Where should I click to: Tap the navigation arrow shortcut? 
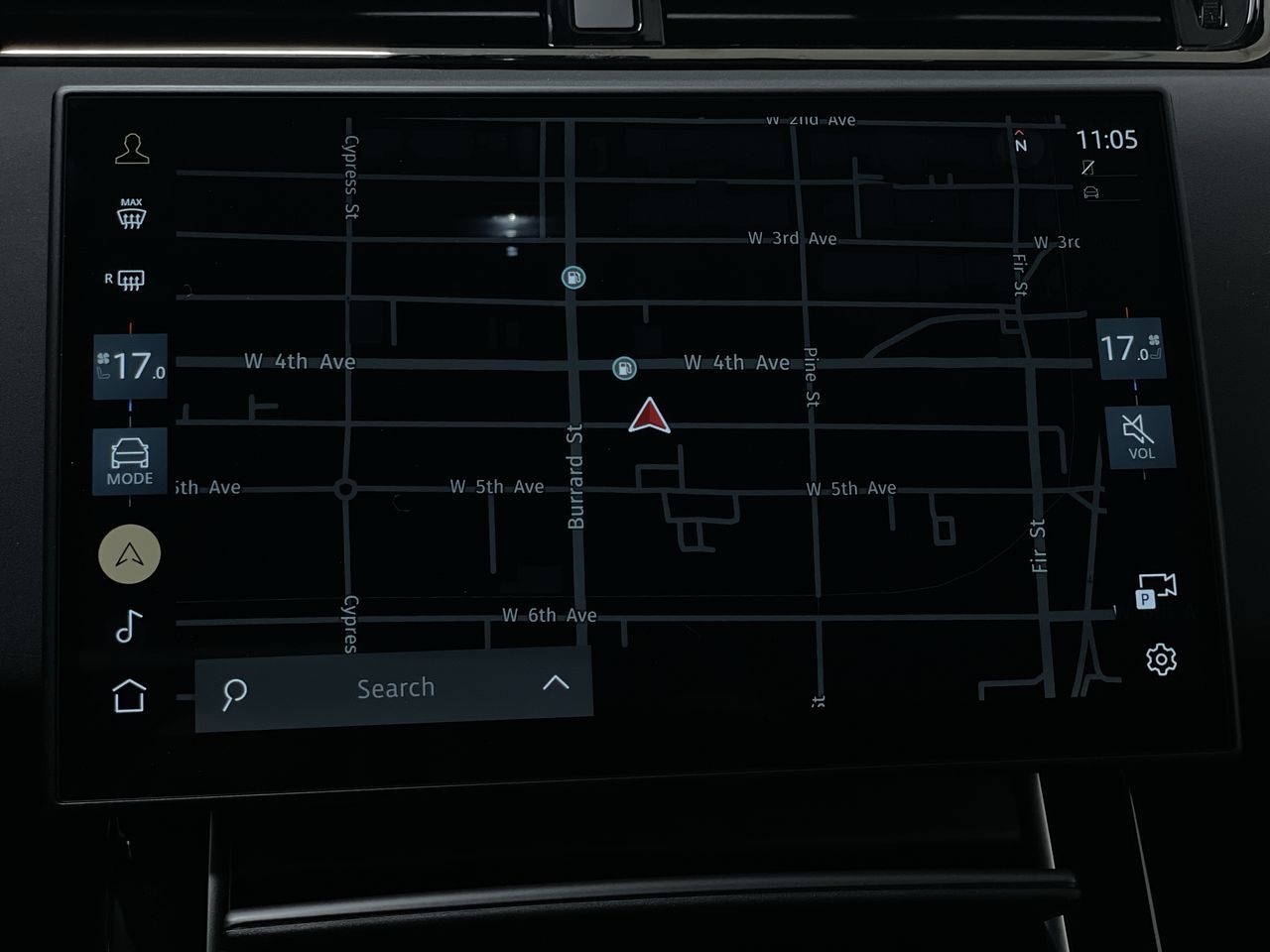tap(127, 553)
